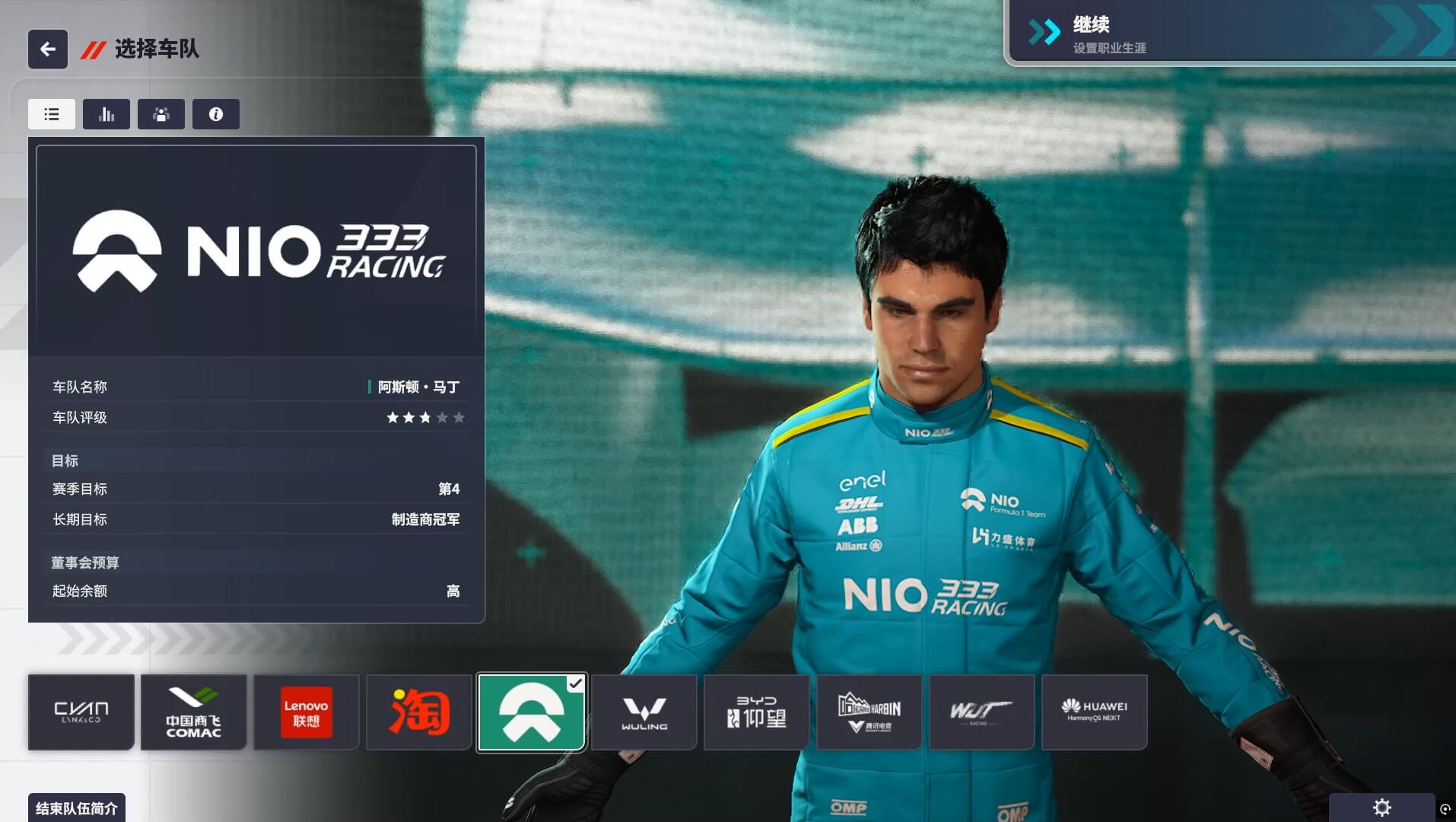
Task: Choose the WUT Racing team tile
Action: click(x=982, y=712)
